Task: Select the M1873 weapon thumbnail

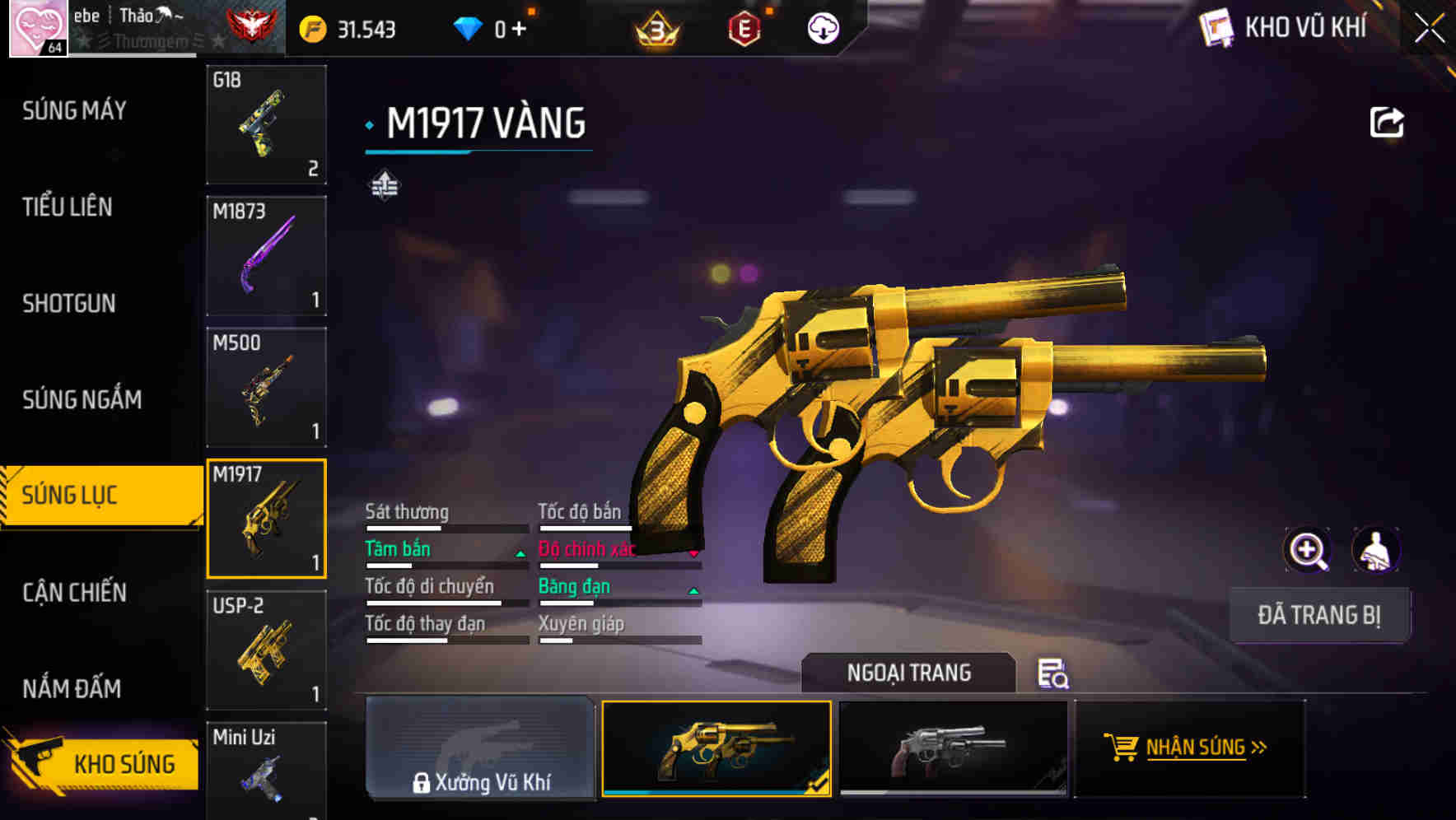Action: (x=266, y=255)
